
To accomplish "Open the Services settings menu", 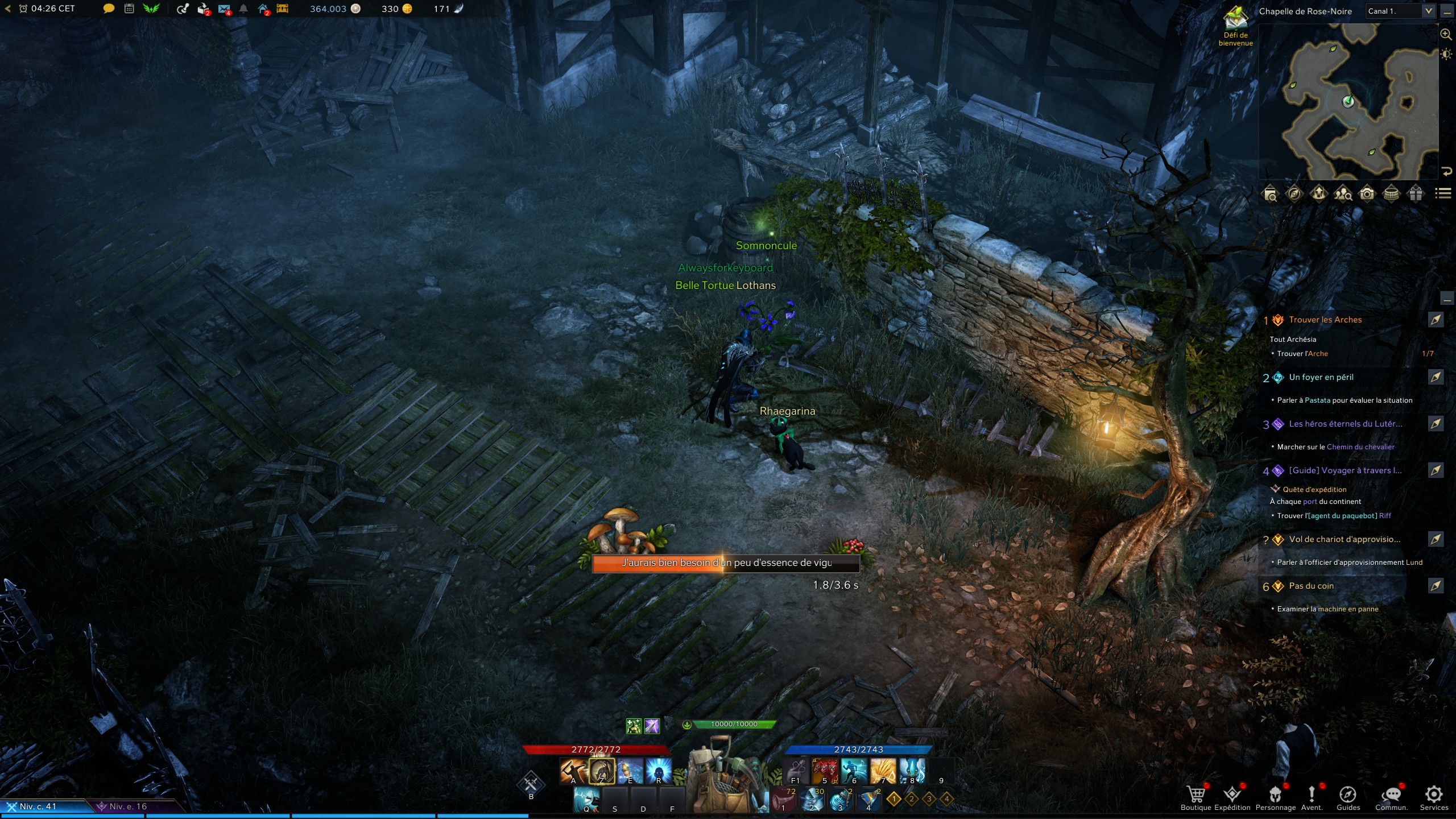I will (x=1433, y=795).
